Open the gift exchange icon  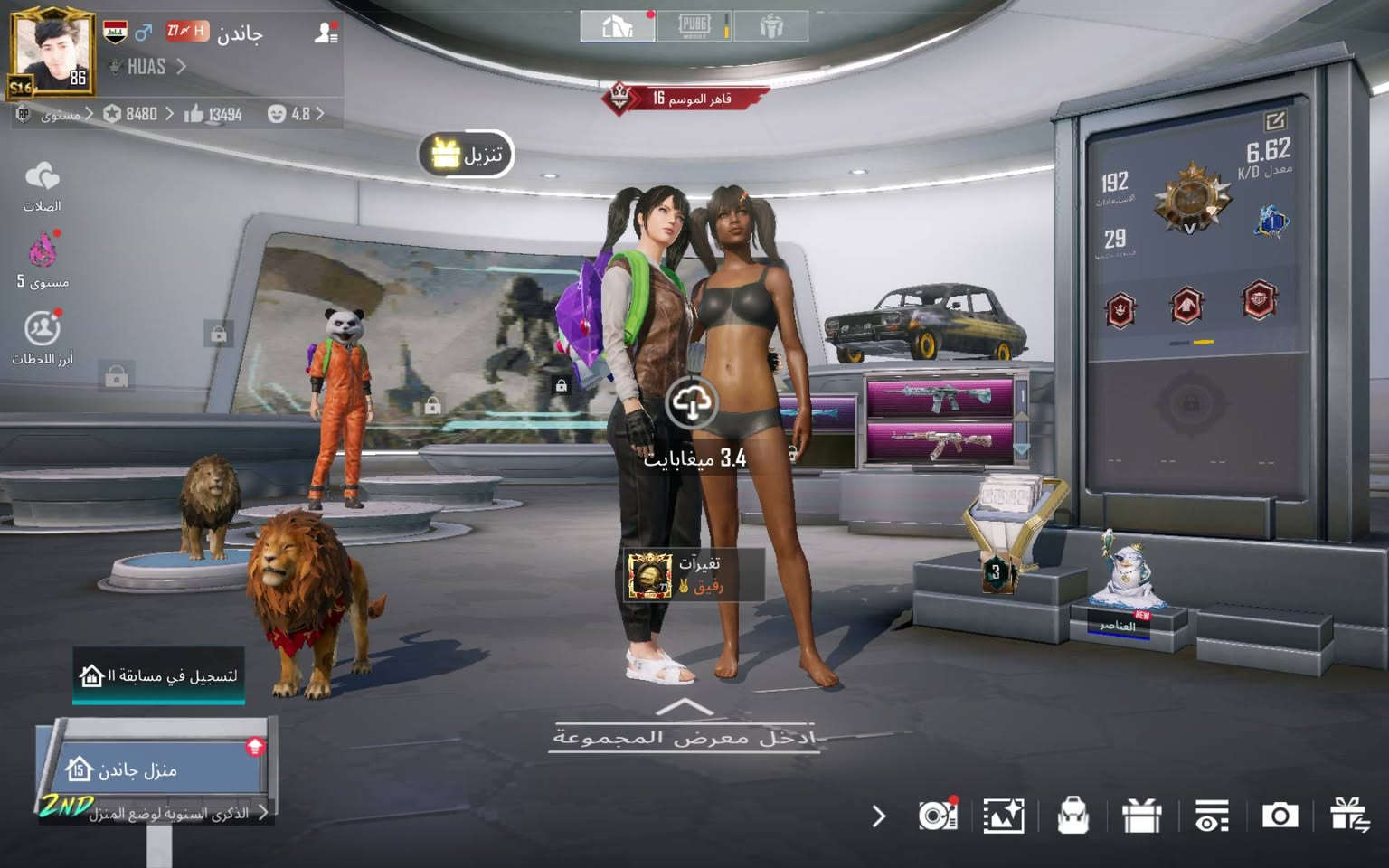(1348, 816)
